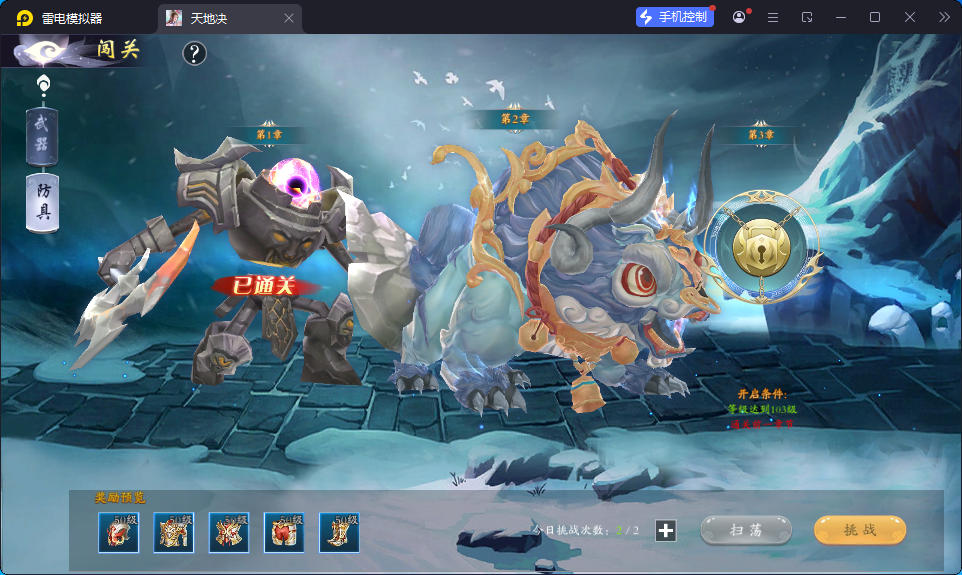Click the 扫荡 sweep button

coord(745,530)
